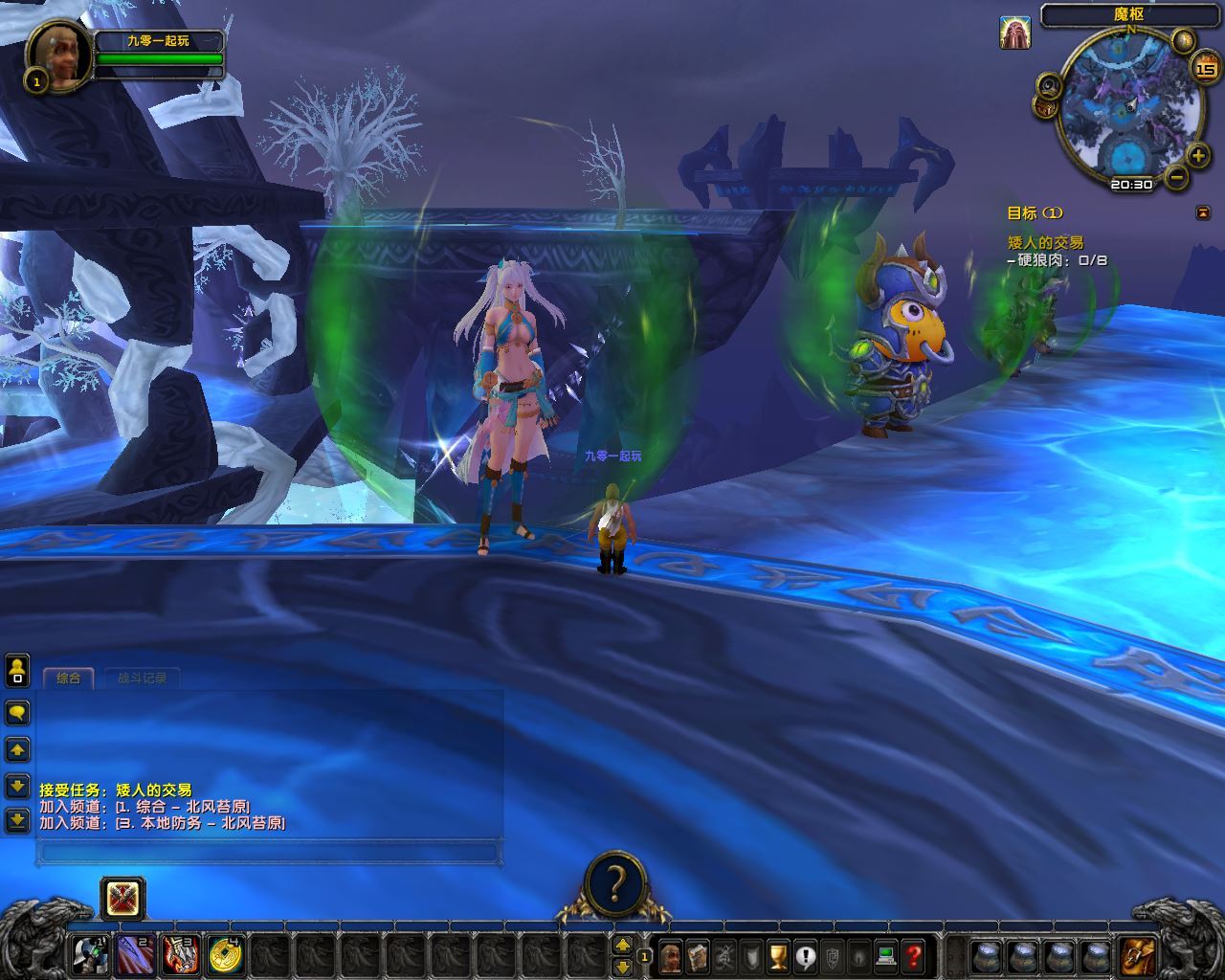
Task: Open achievements with the golden trophy icon
Action: tap(778, 954)
